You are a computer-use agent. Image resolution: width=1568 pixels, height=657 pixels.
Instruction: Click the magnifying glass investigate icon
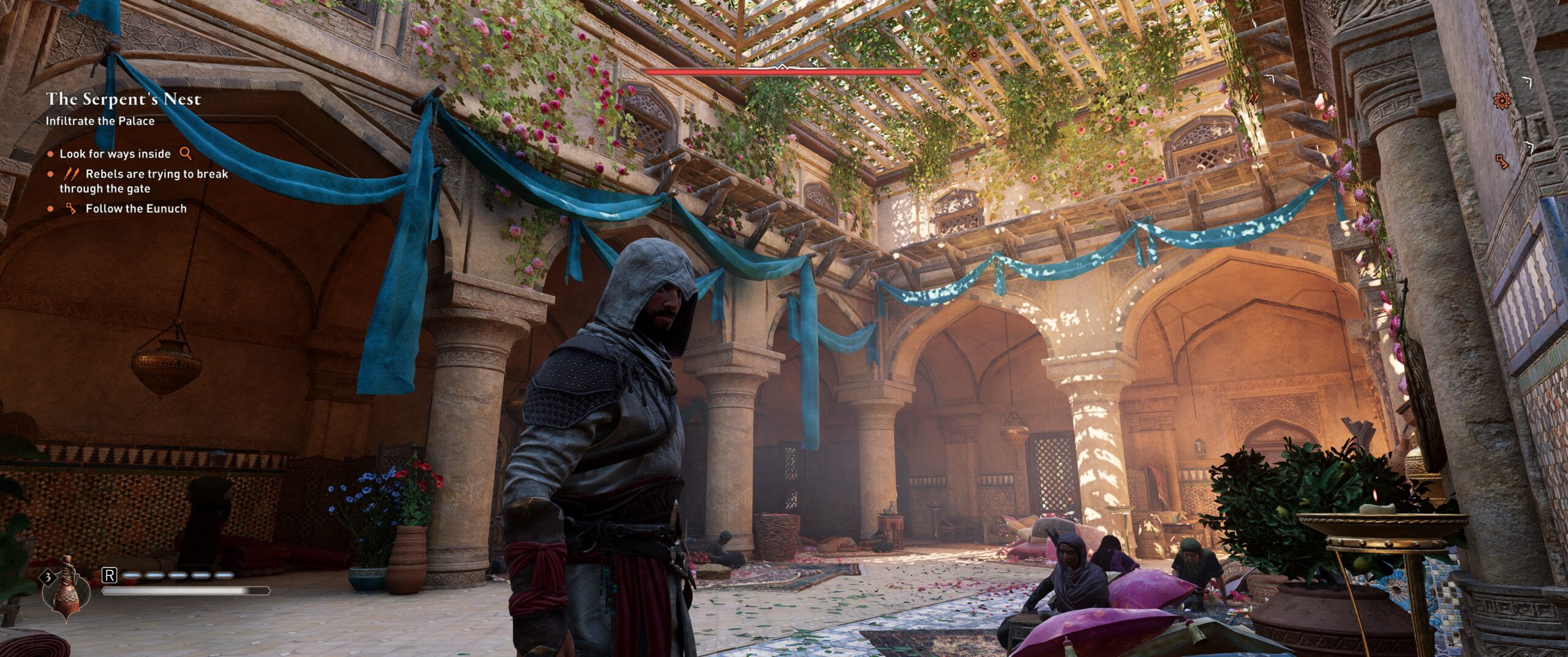[x=185, y=153]
